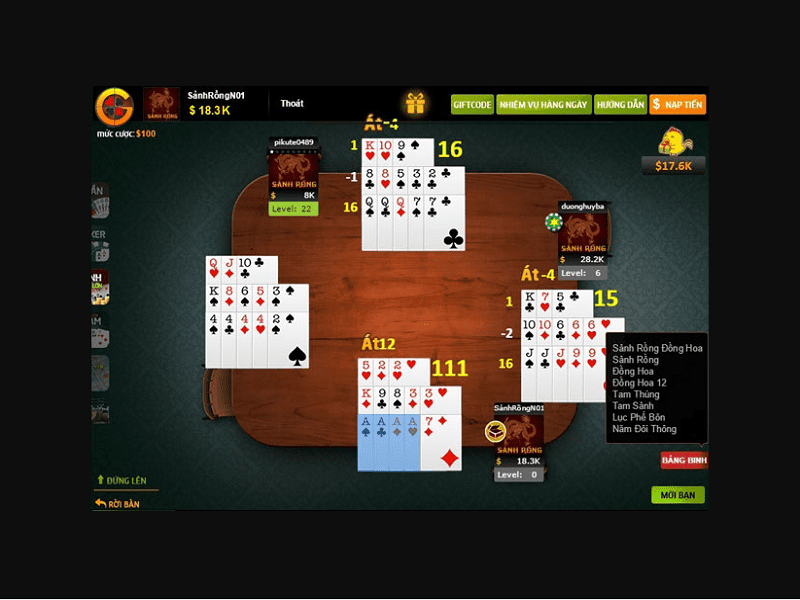Open SảnhRồngN01 profile avatar in top bar
The image size is (800, 600).
click(162, 103)
